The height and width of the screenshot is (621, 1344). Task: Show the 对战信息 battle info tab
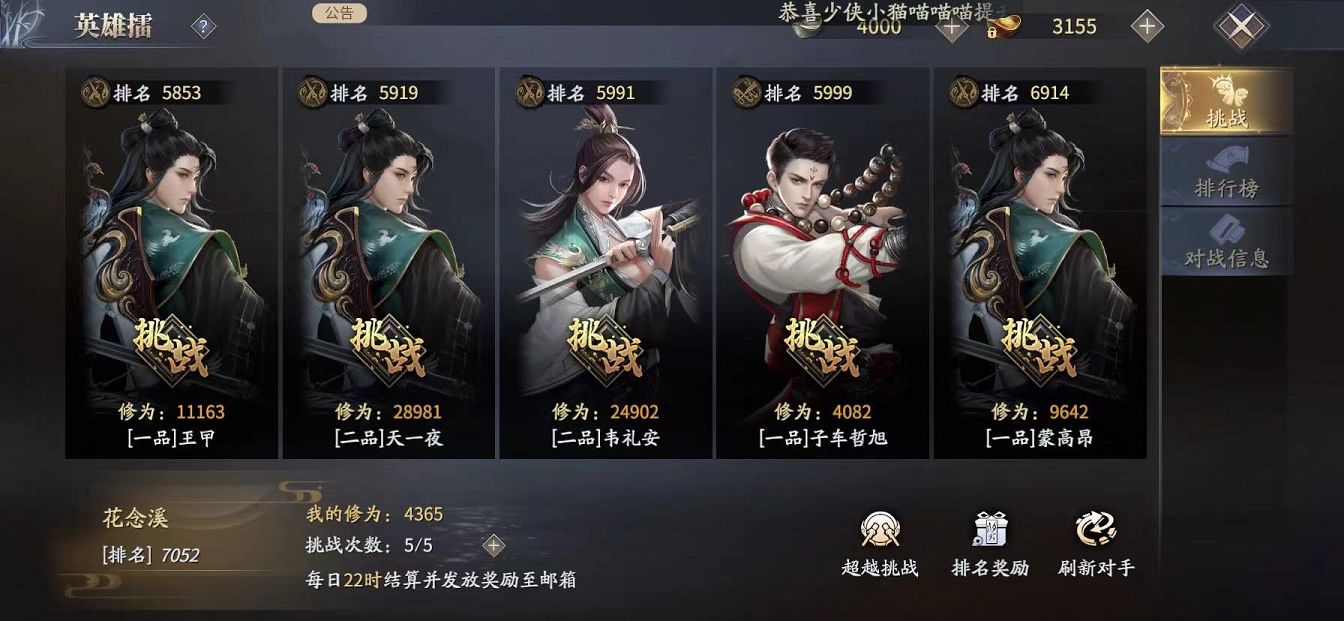(1225, 242)
